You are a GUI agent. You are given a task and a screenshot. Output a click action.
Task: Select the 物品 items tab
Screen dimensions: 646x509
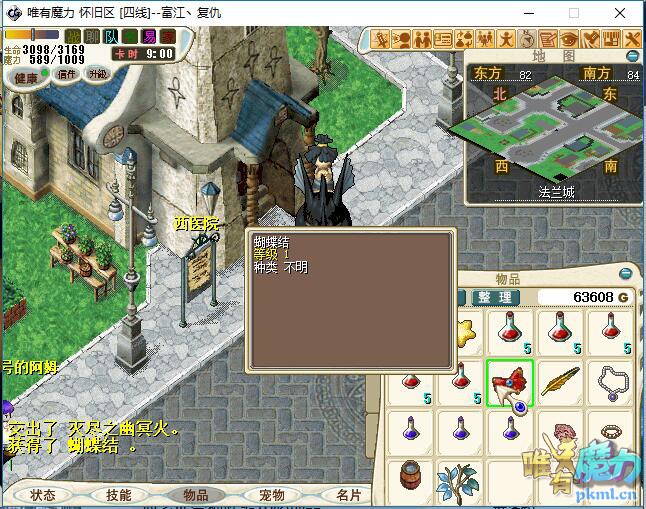pos(195,495)
